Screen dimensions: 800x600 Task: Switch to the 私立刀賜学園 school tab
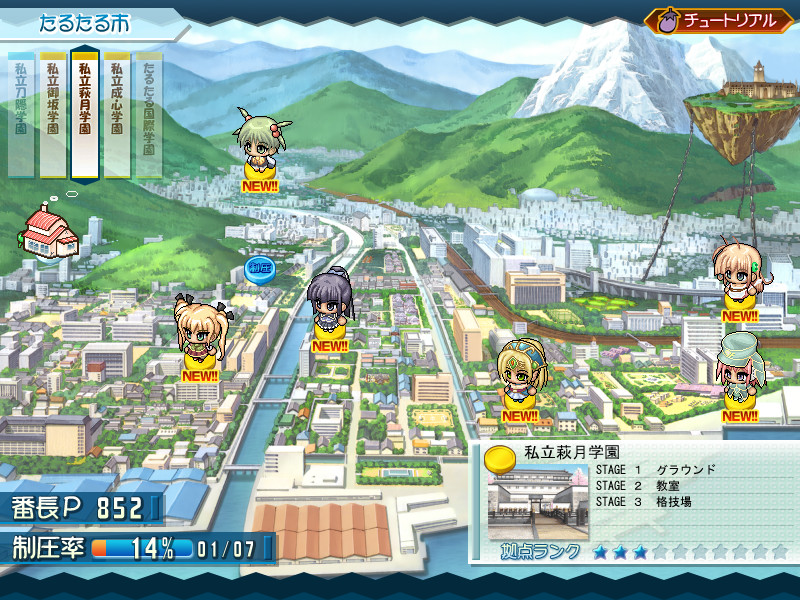tap(21, 112)
